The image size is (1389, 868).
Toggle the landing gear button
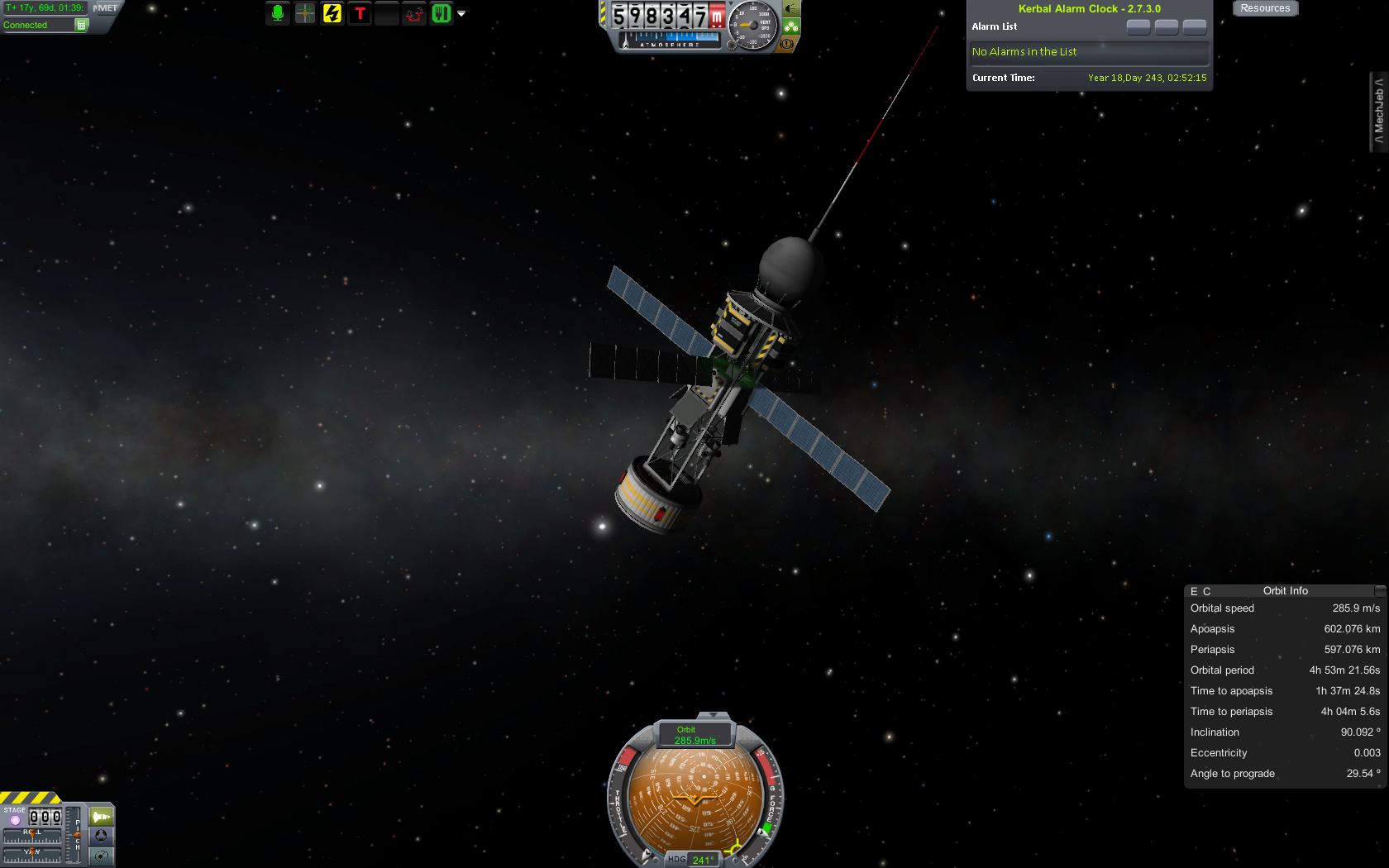click(791, 26)
